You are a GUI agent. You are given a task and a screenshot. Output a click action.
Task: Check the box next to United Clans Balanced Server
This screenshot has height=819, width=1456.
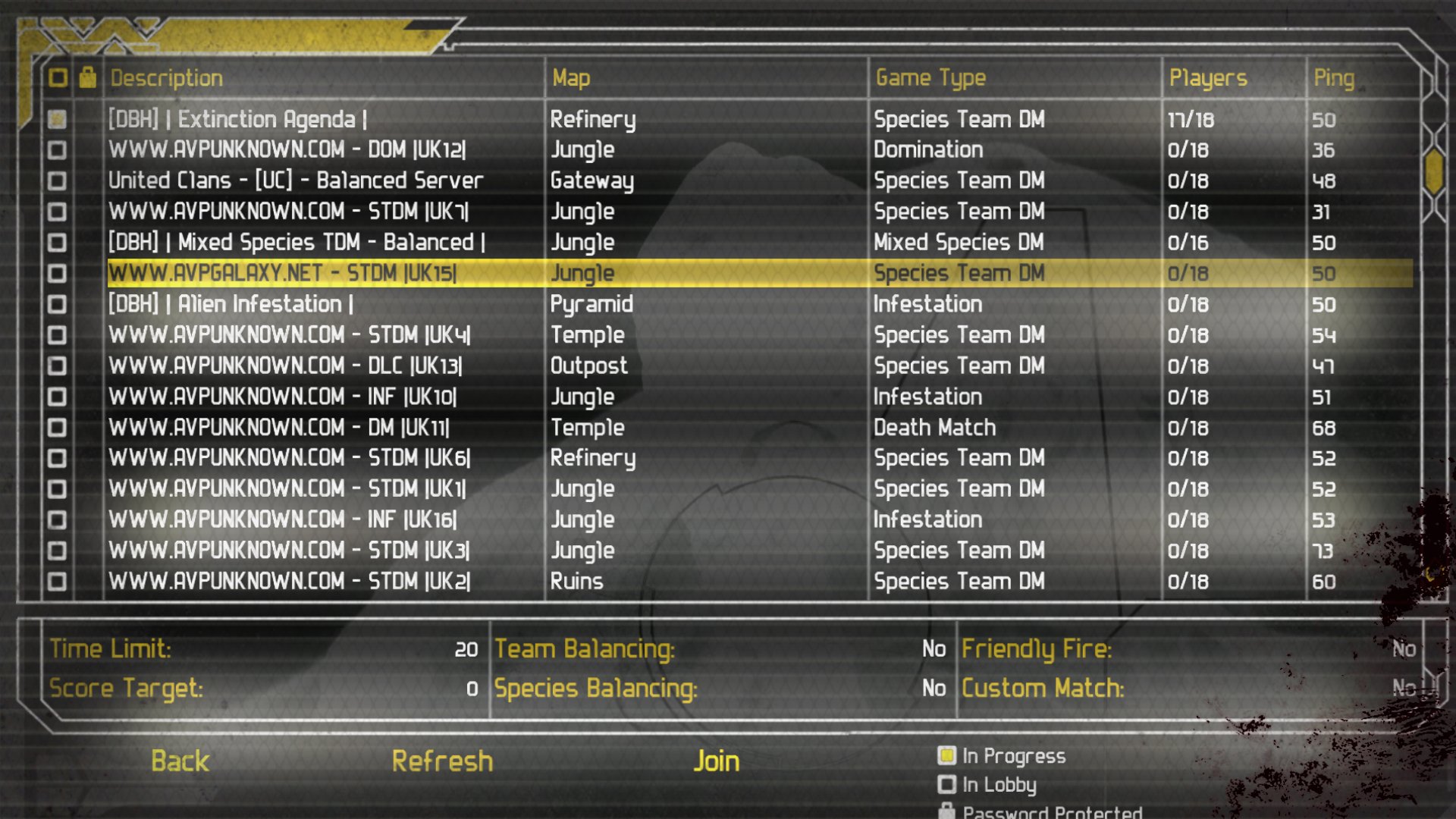(57, 180)
